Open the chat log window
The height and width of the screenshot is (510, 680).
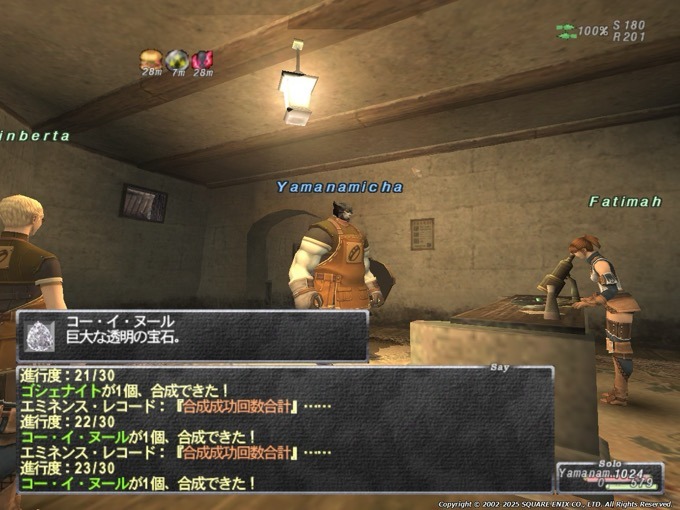coord(285,430)
